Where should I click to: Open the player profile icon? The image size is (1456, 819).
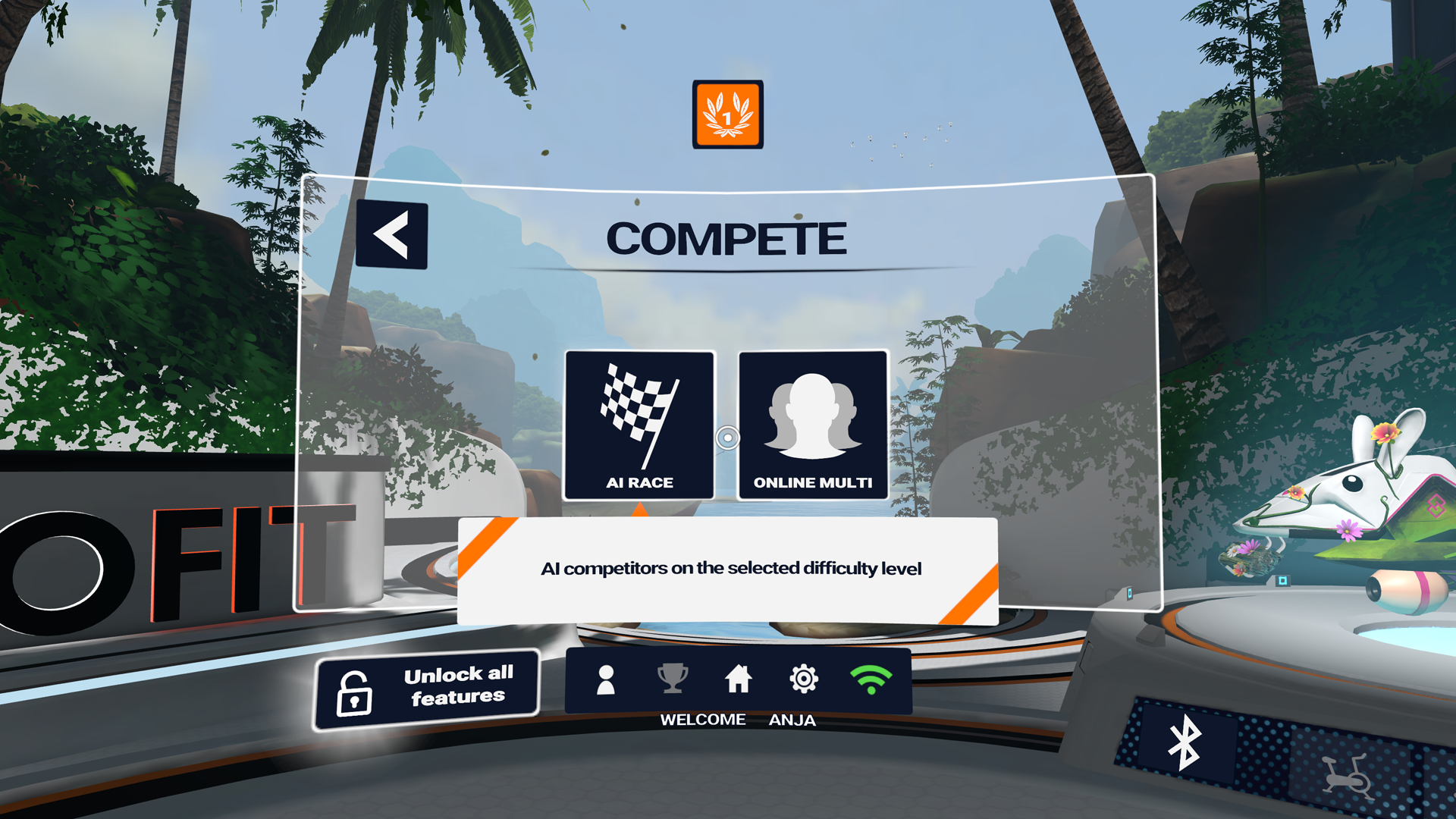coord(605,681)
